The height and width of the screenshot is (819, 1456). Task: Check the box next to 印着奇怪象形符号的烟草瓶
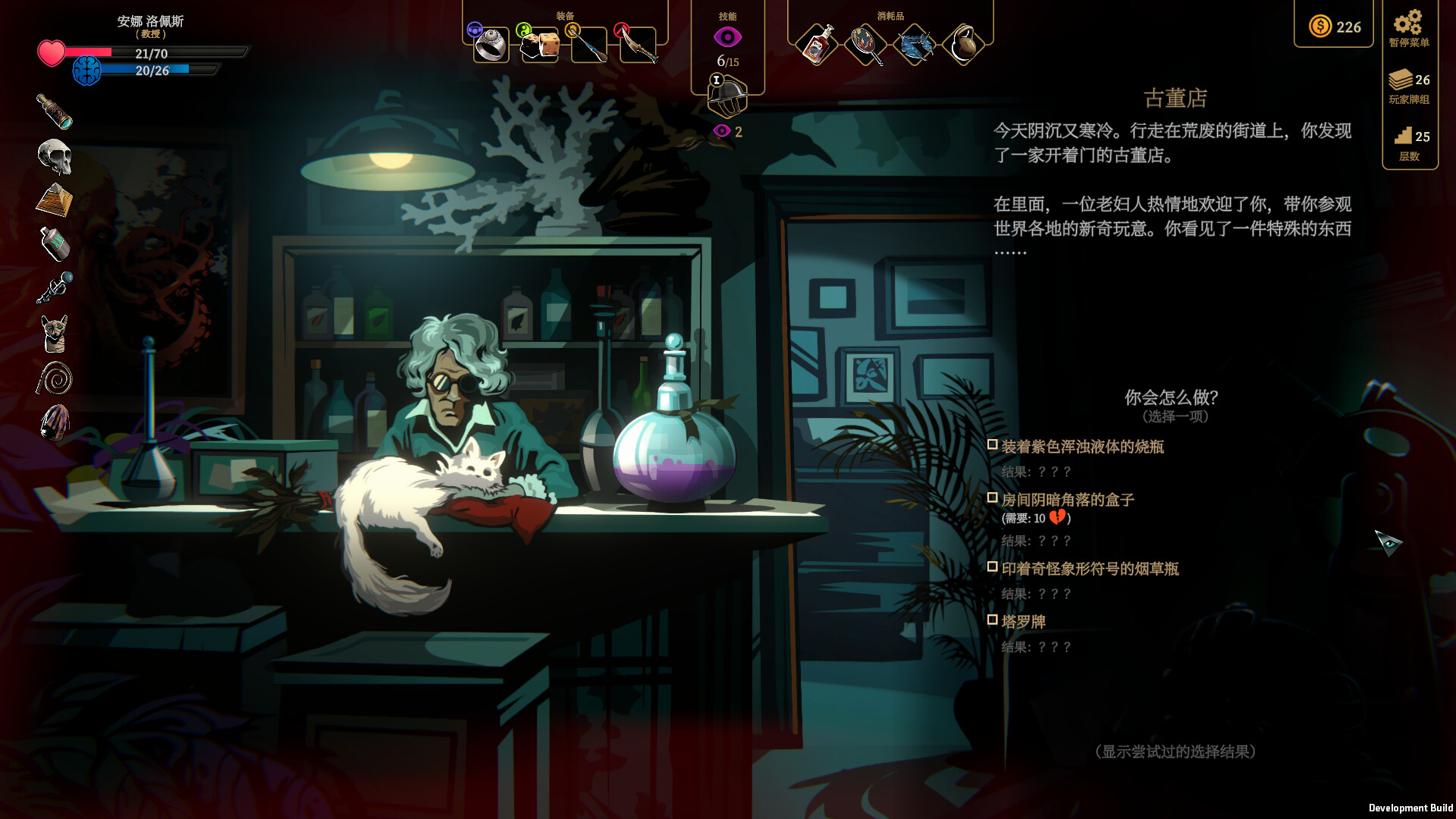click(x=993, y=565)
